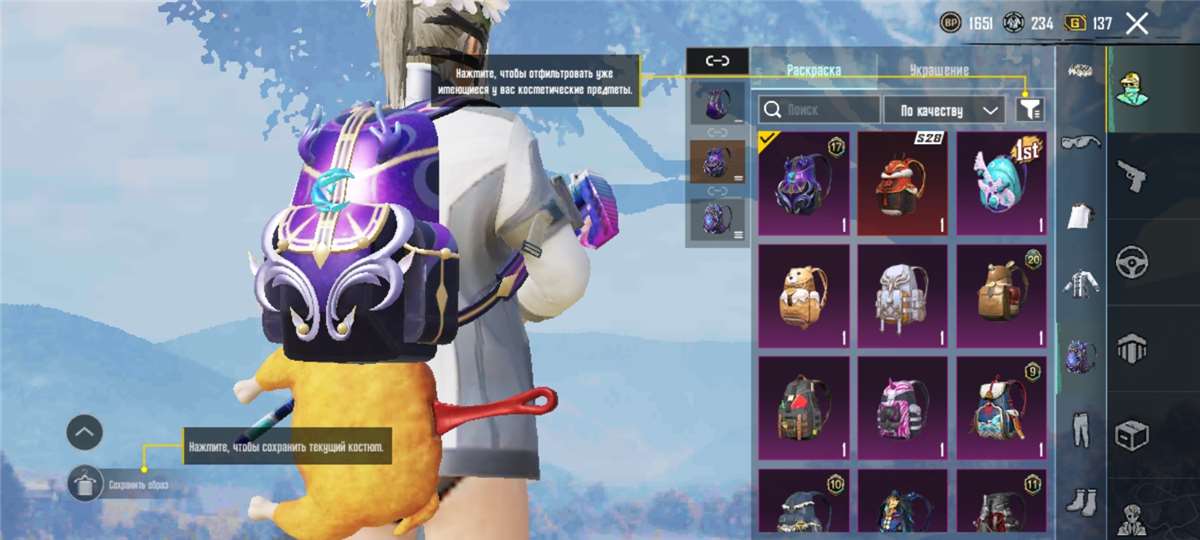1200x540 pixels.
Task: Select the equipped purple backpack with checkmark
Action: (x=803, y=183)
